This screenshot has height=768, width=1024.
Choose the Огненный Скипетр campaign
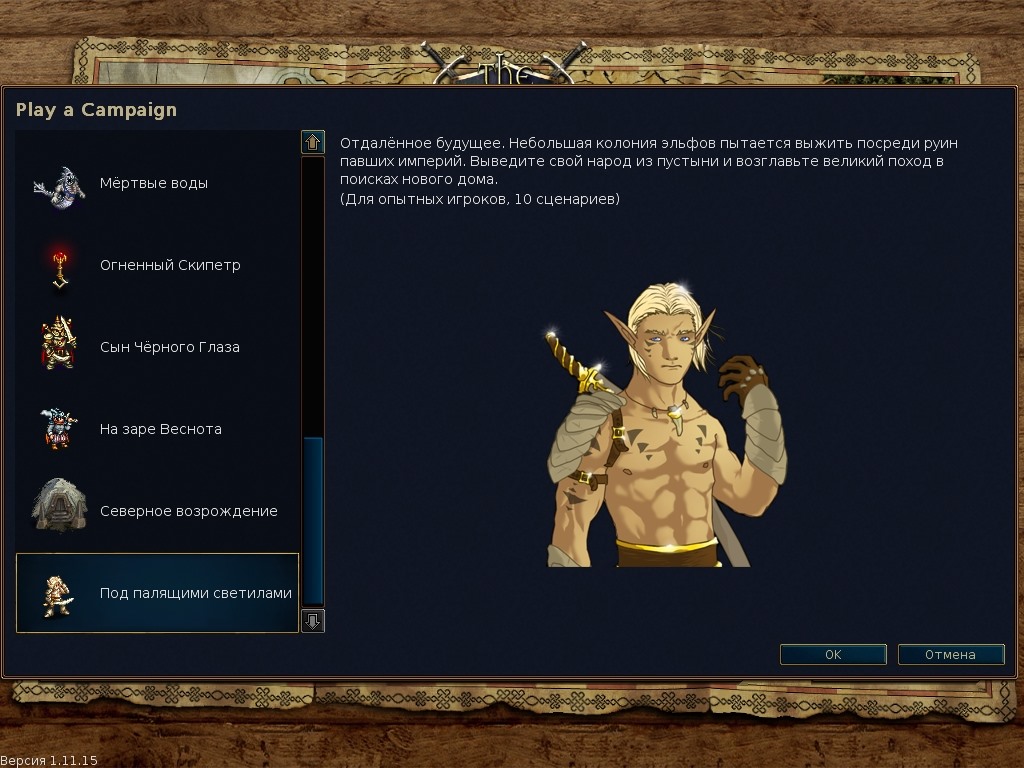155,266
